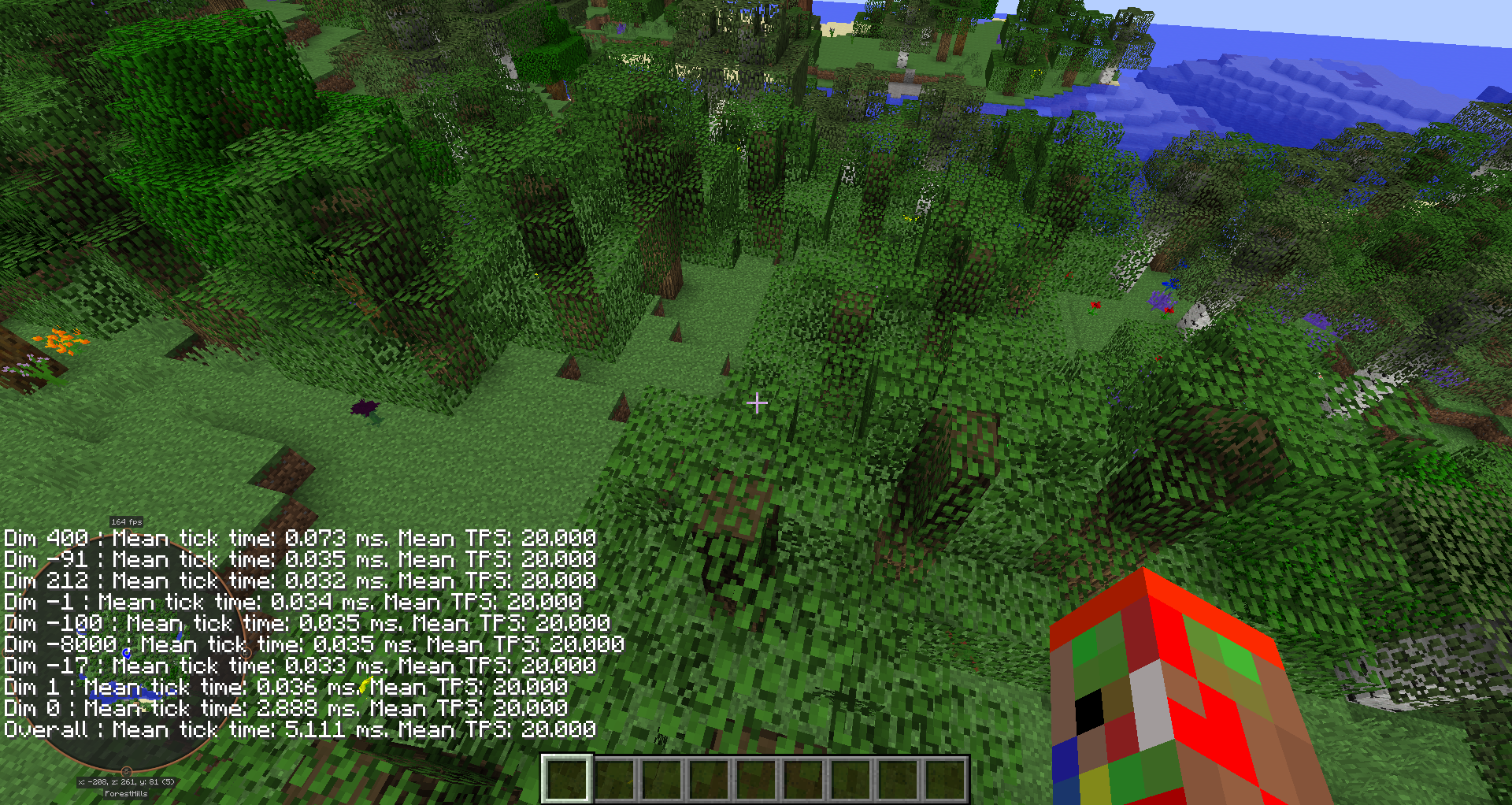The width and height of the screenshot is (1512, 805).
Task: Click the 164 fps counter badge
Action: tap(126, 521)
